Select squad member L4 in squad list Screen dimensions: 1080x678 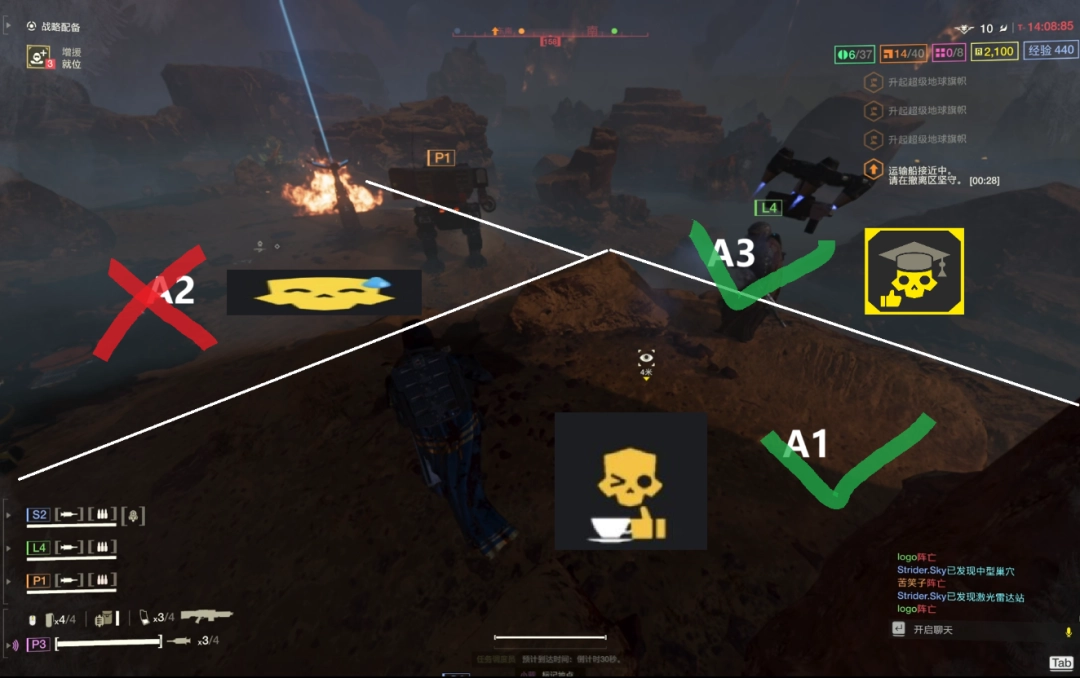click(39, 548)
